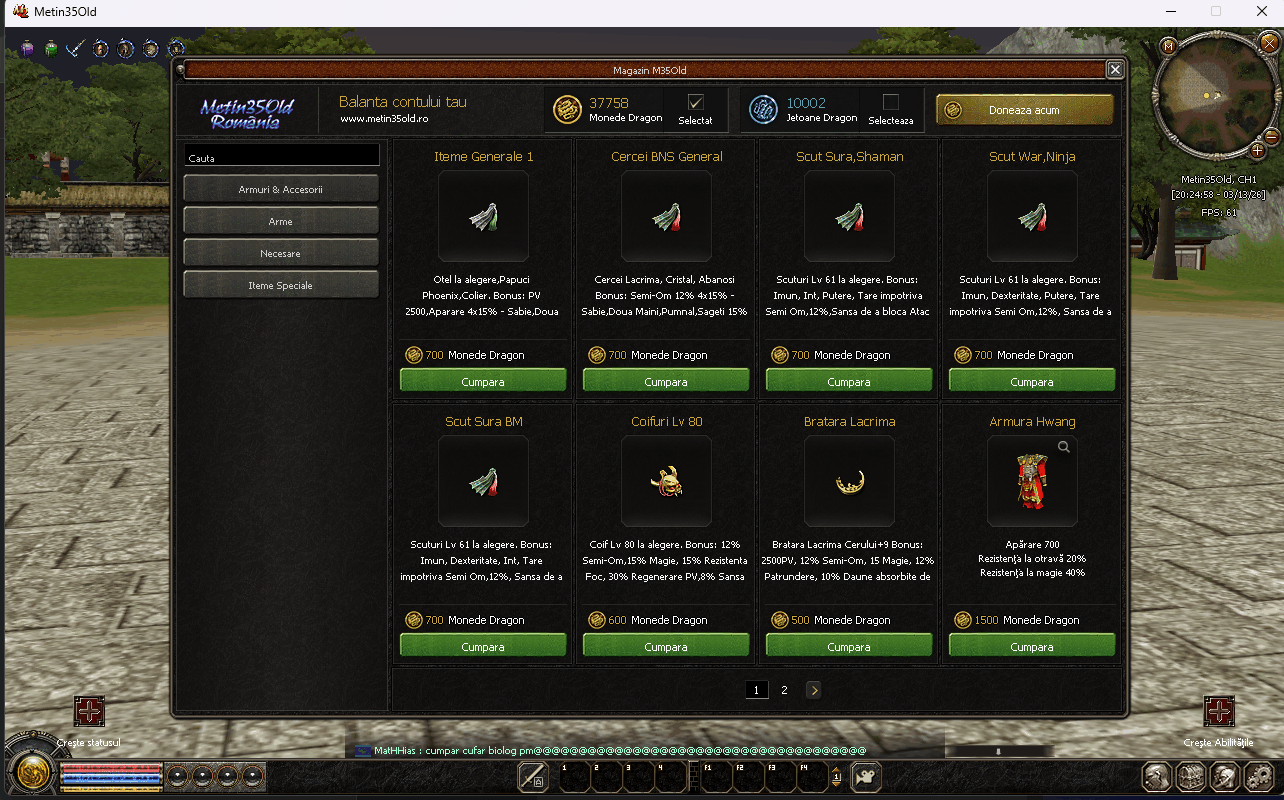Open the Iteme Speciale category panel
The height and width of the screenshot is (800, 1284).
280,284
